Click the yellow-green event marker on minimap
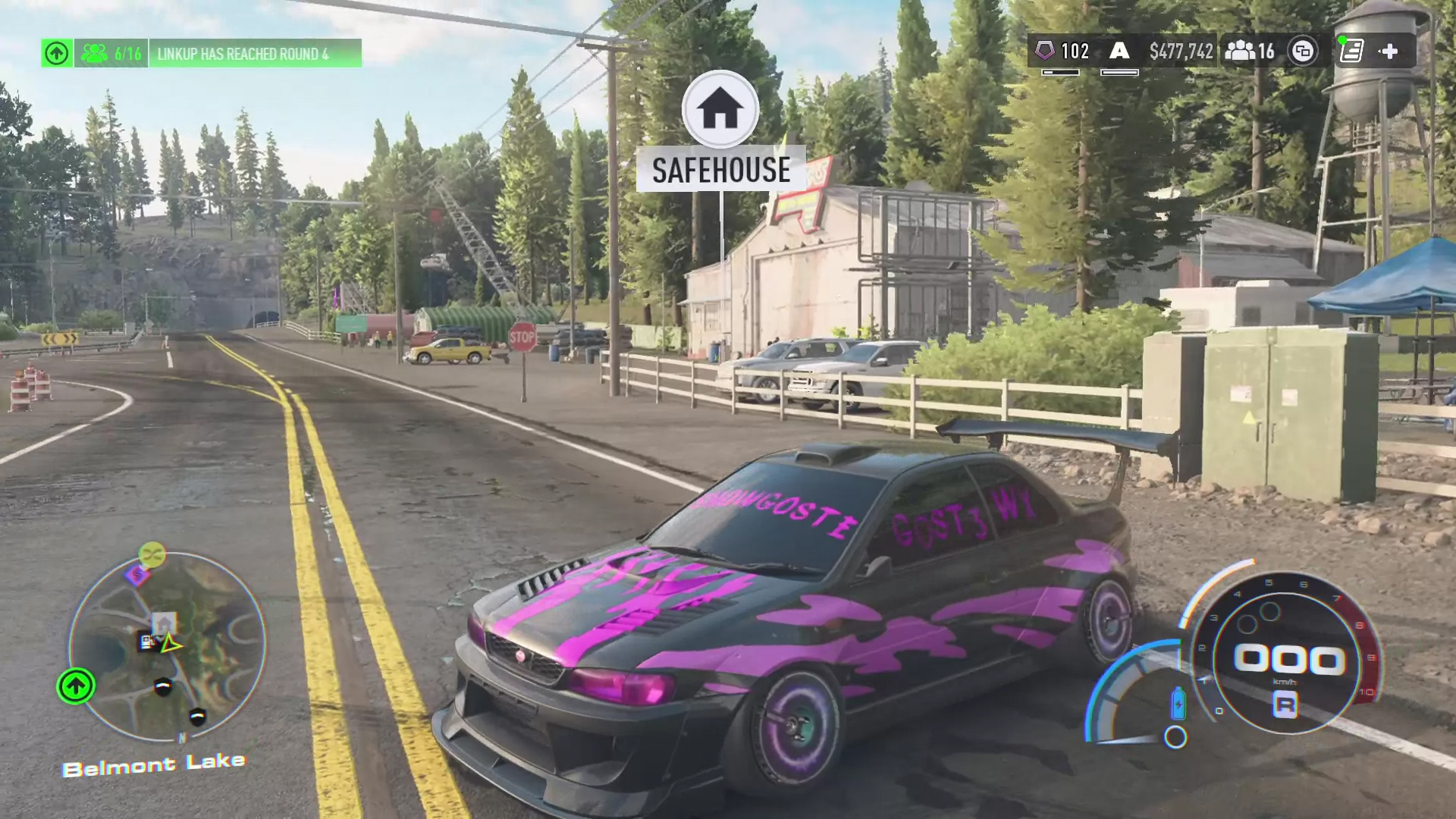Image resolution: width=1456 pixels, height=819 pixels. coord(152,554)
